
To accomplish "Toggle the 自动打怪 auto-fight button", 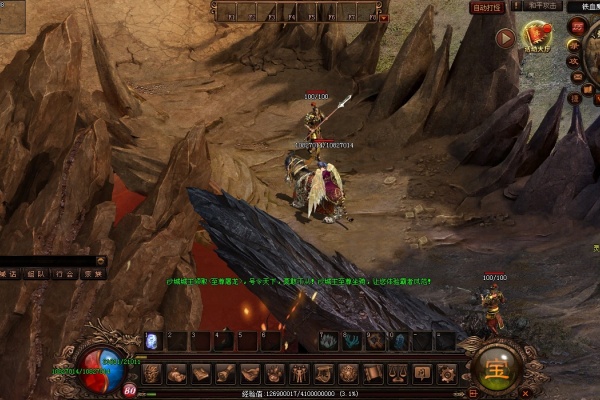I will 486,7.
